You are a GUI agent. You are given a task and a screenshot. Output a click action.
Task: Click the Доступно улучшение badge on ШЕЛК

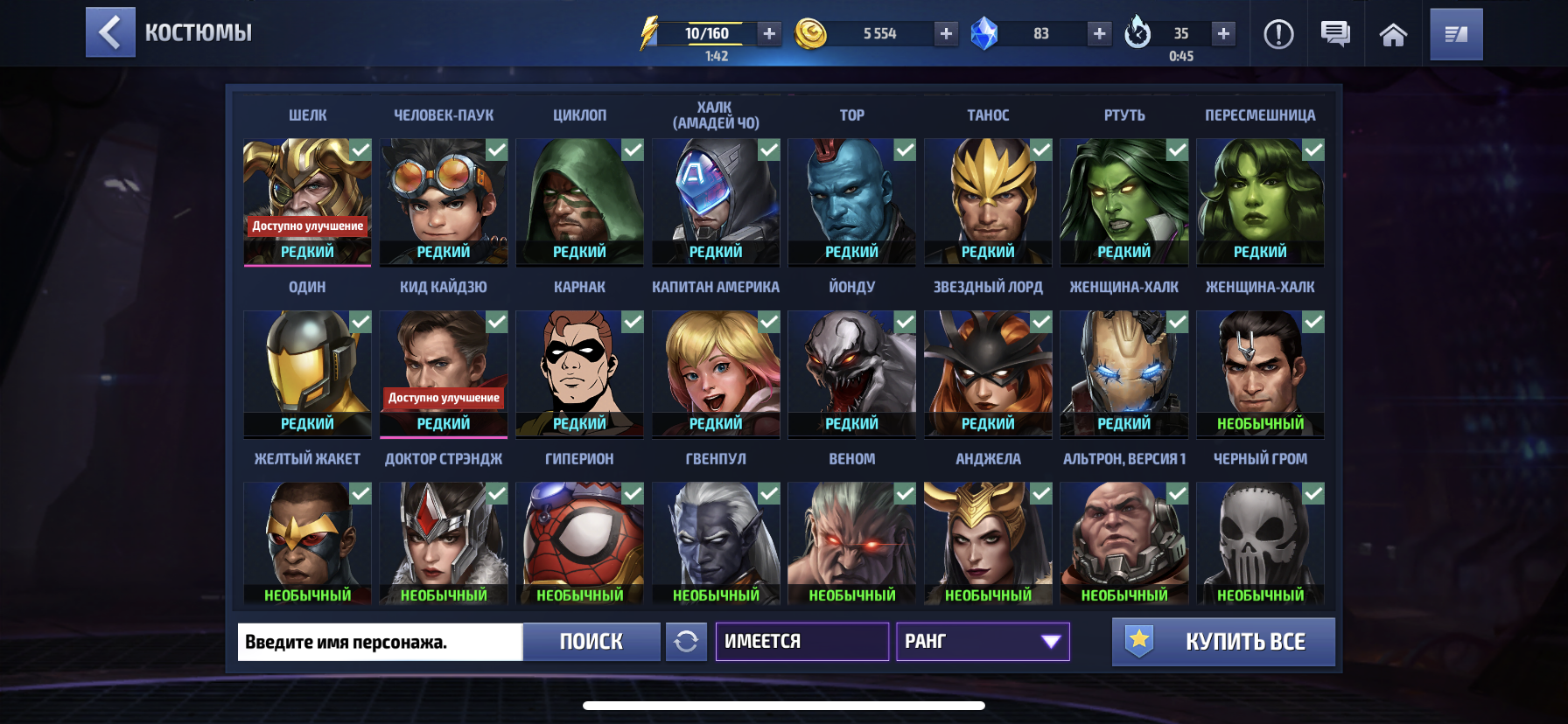click(307, 226)
